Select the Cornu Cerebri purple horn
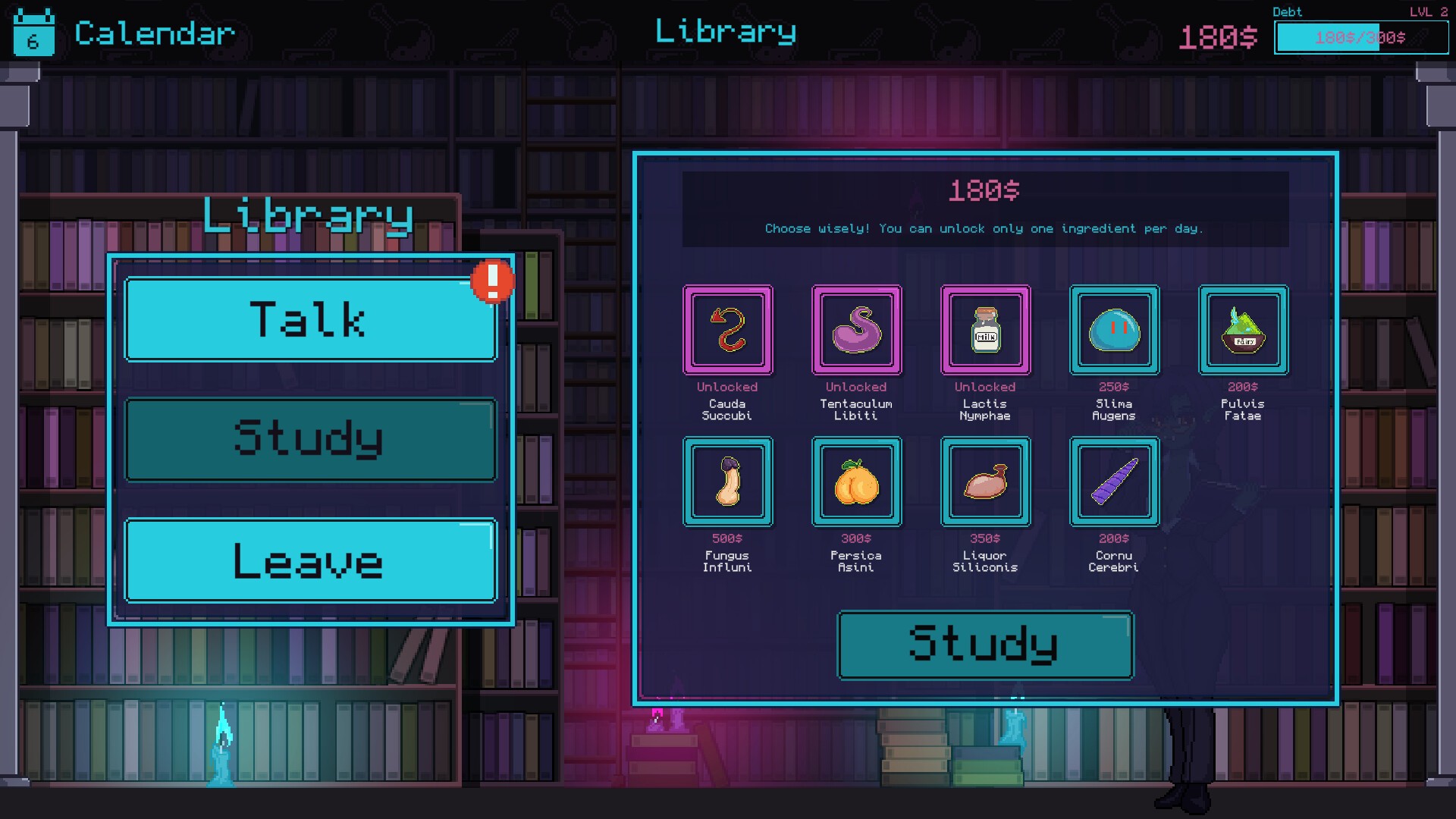Image resolution: width=1456 pixels, height=819 pixels. pos(1115,482)
